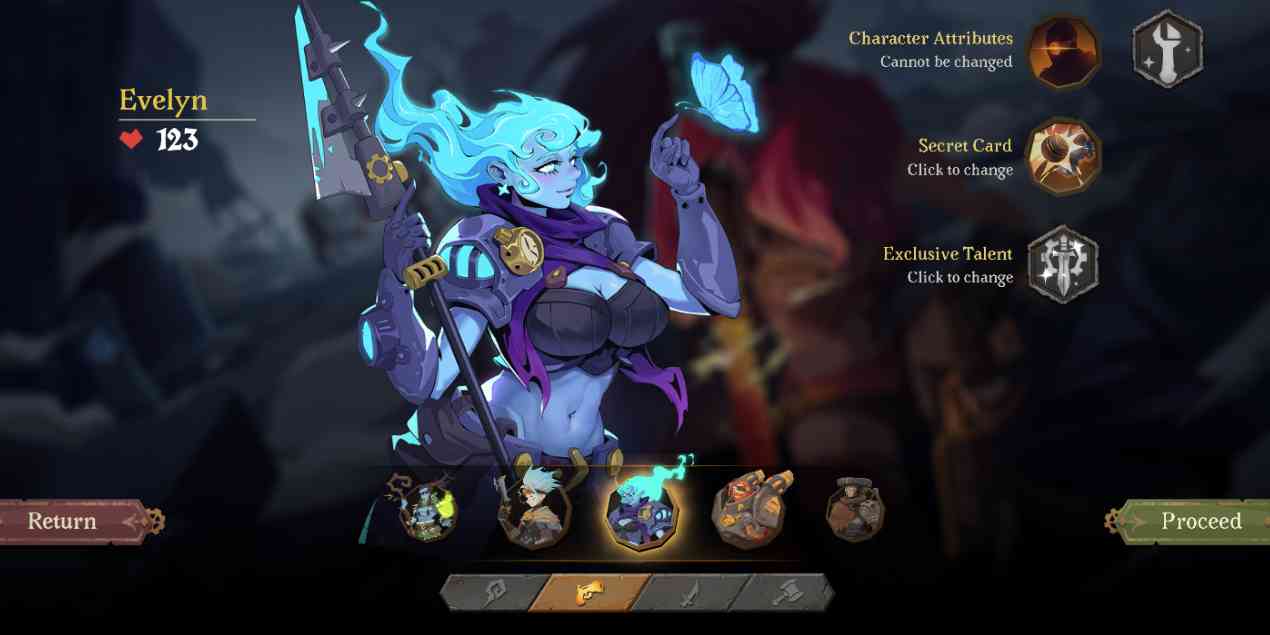Open the Character Attributes icon

[x=1064, y=50]
